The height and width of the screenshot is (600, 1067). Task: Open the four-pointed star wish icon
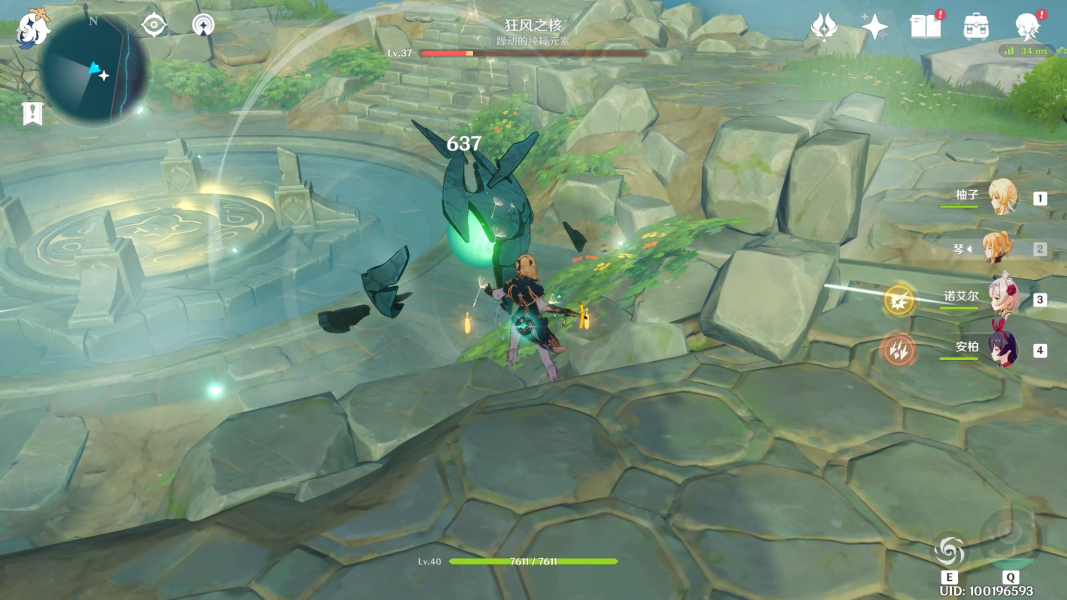pos(875,26)
